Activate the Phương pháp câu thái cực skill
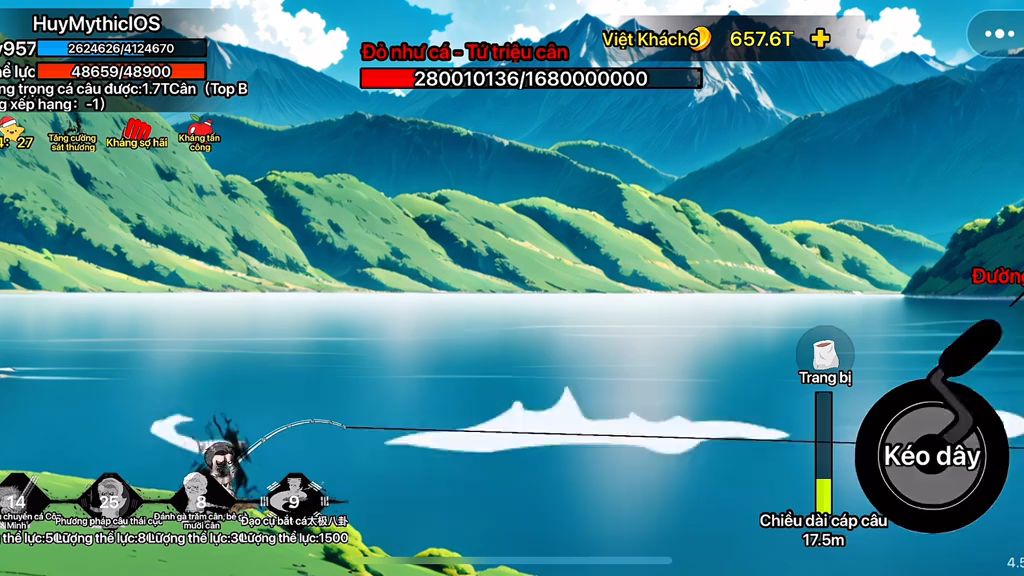This screenshot has width=1024, height=576. click(109, 499)
